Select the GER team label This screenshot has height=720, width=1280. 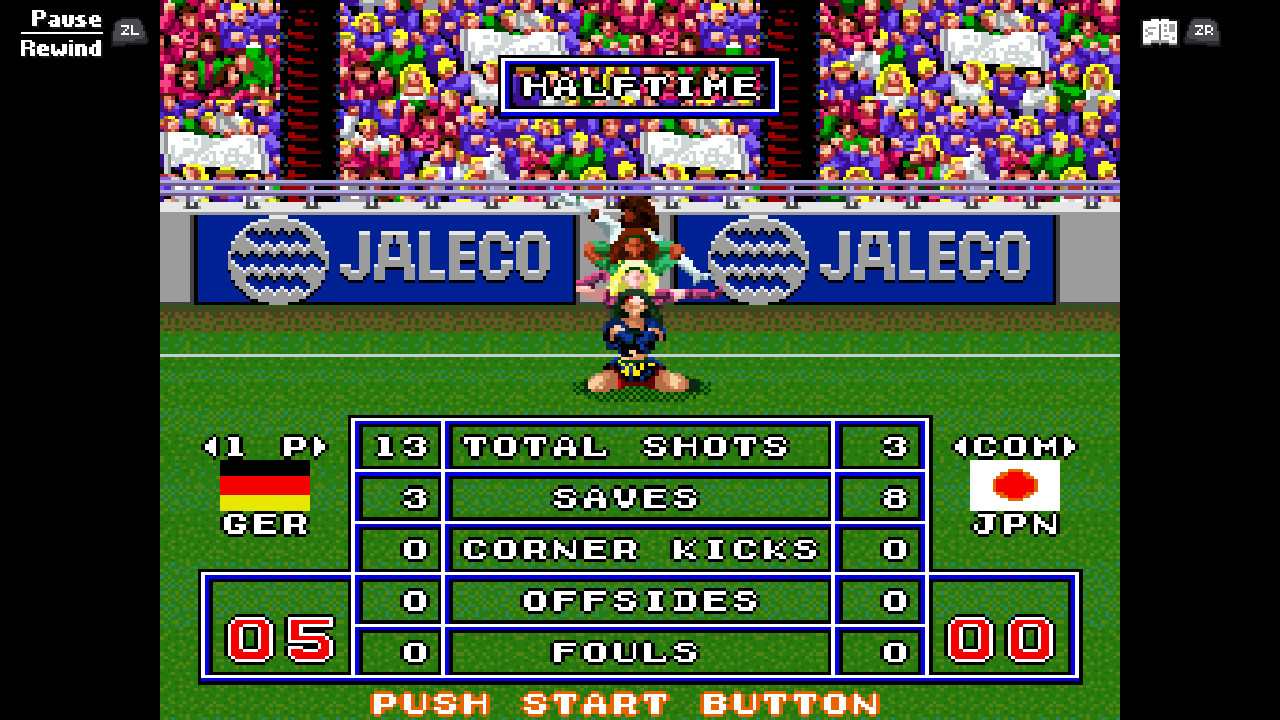tap(268, 524)
